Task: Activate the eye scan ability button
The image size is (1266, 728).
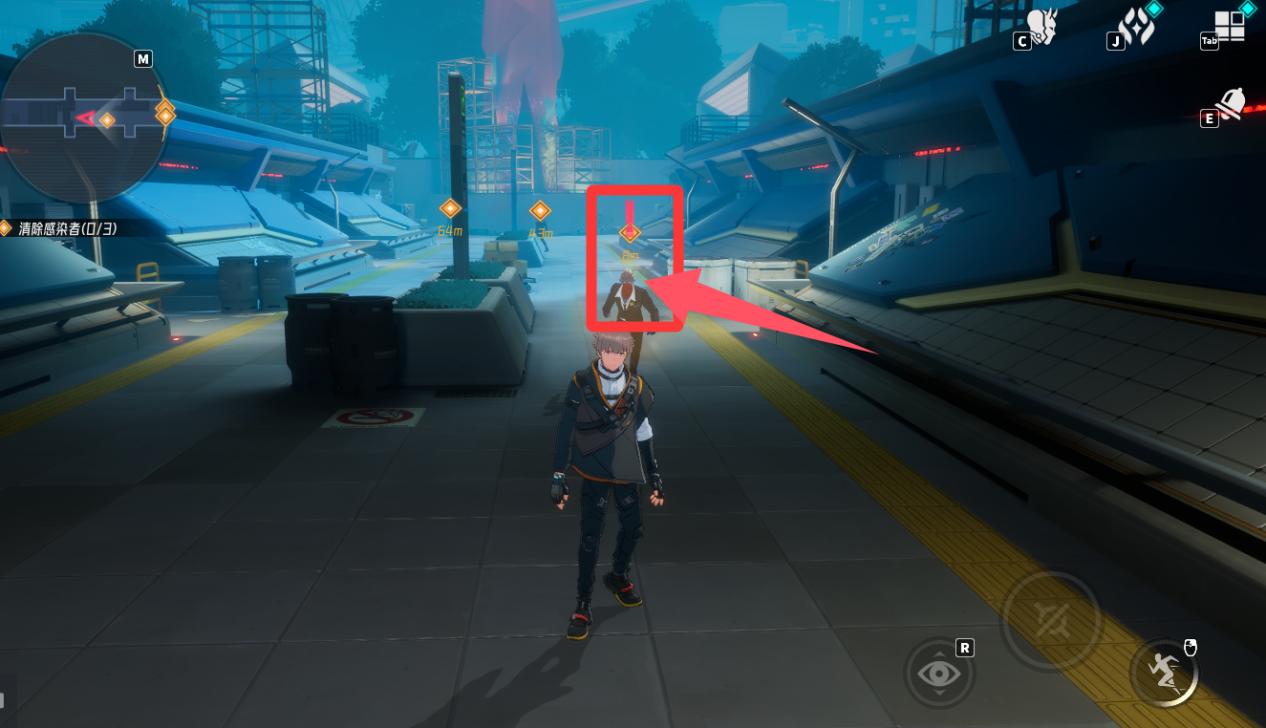Action: [x=939, y=673]
